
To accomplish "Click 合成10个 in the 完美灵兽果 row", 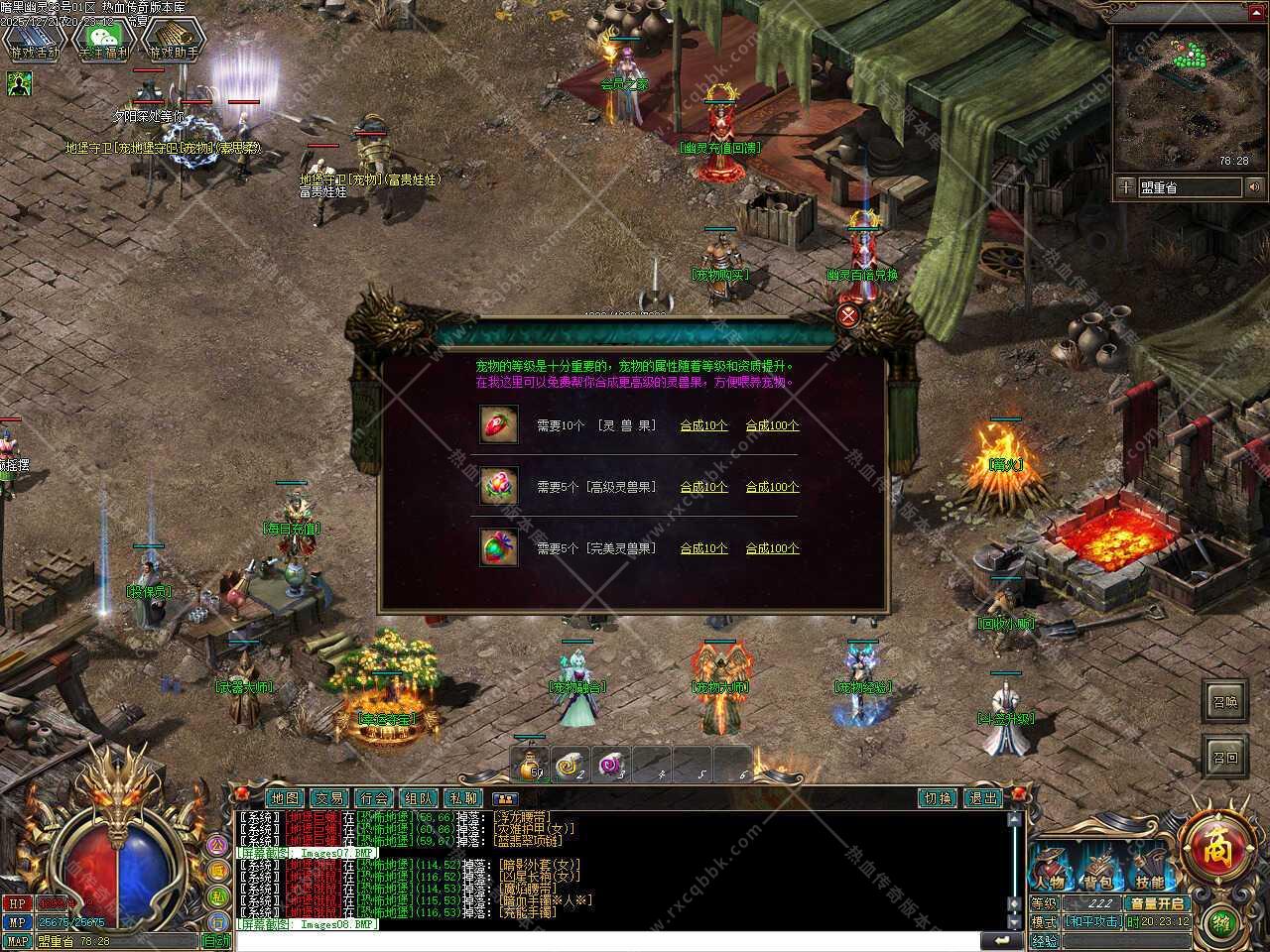I will tap(703, 548).
